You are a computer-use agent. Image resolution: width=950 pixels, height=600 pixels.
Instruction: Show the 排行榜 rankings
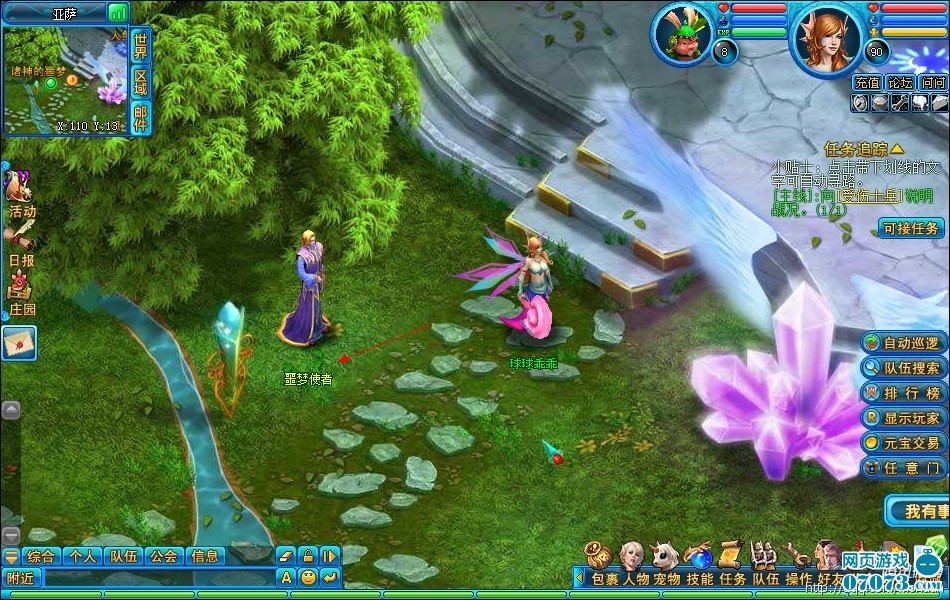click(903, 393)
